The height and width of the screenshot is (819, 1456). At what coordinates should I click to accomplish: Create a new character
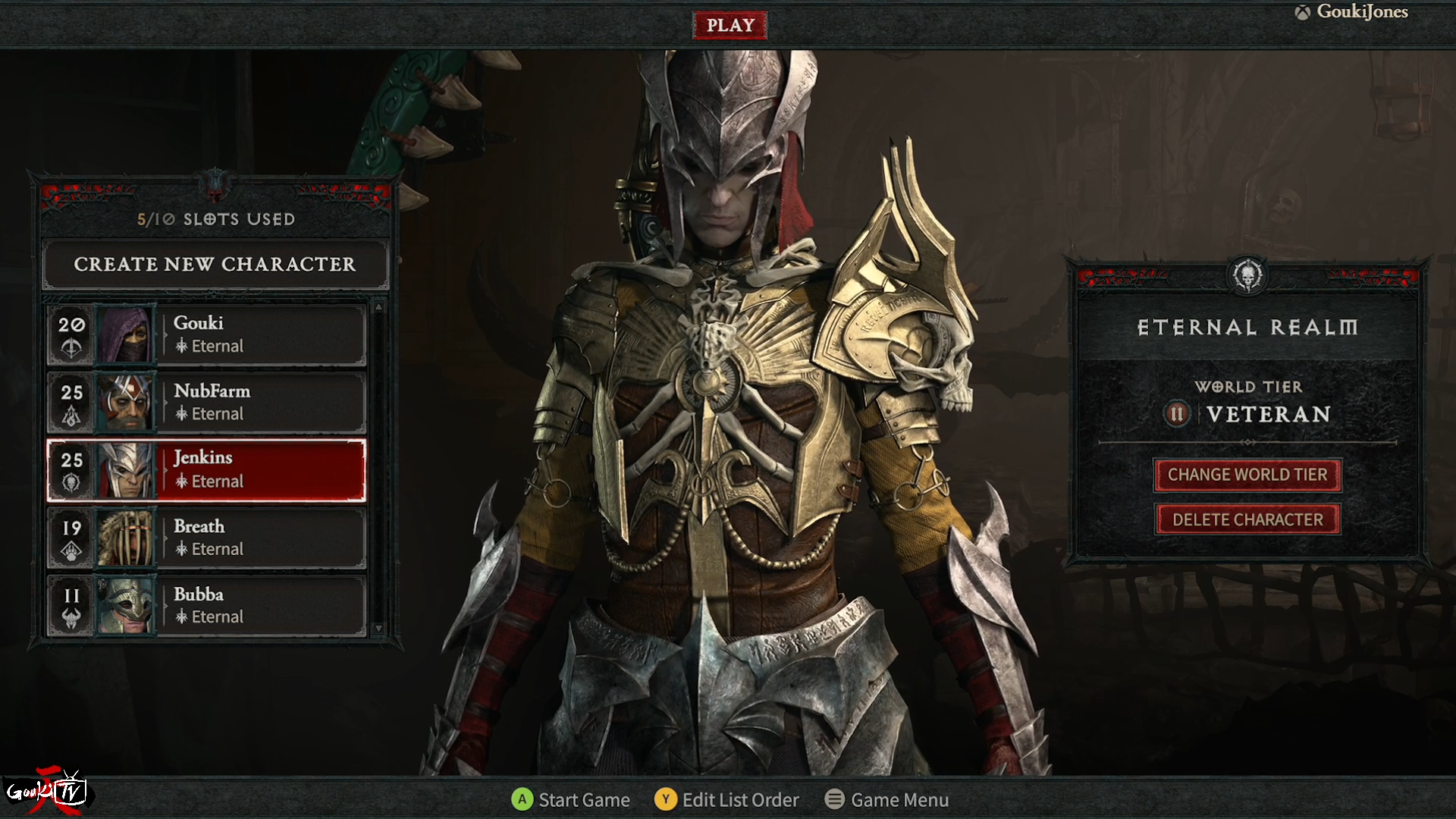click(215, 265)
